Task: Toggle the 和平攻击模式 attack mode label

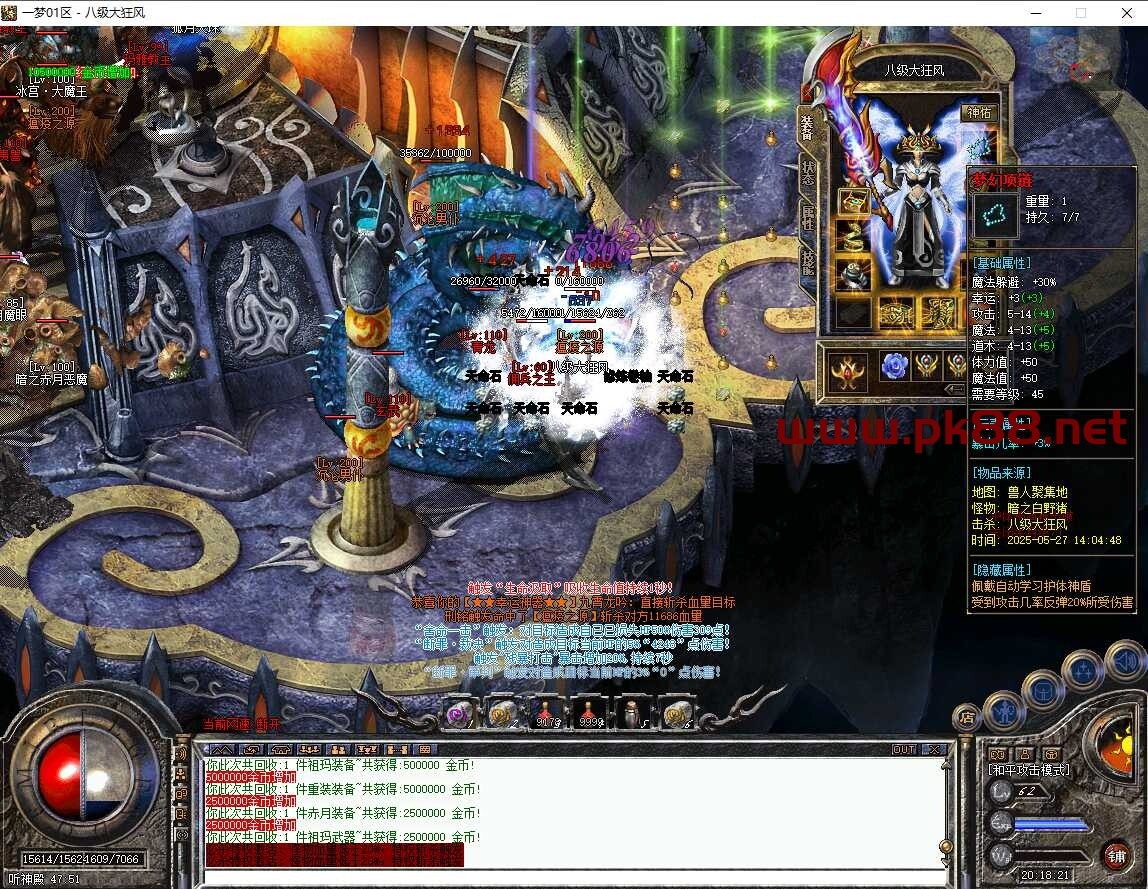Action: (x=1028, y=770)
